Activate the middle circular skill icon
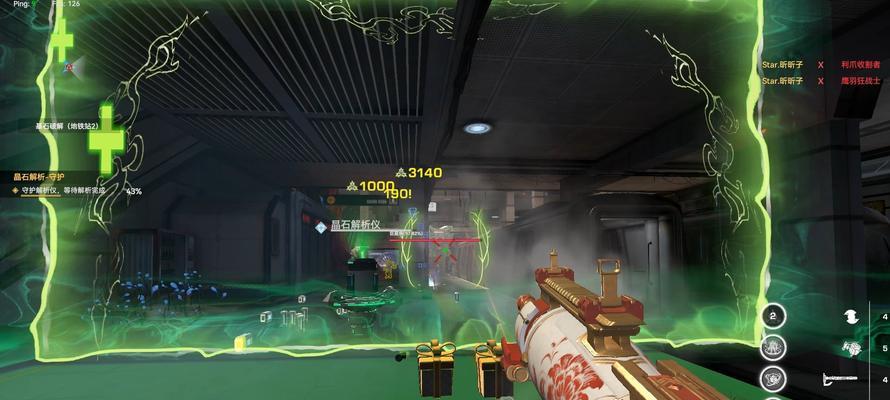890x400 pixels. (772, 348)
